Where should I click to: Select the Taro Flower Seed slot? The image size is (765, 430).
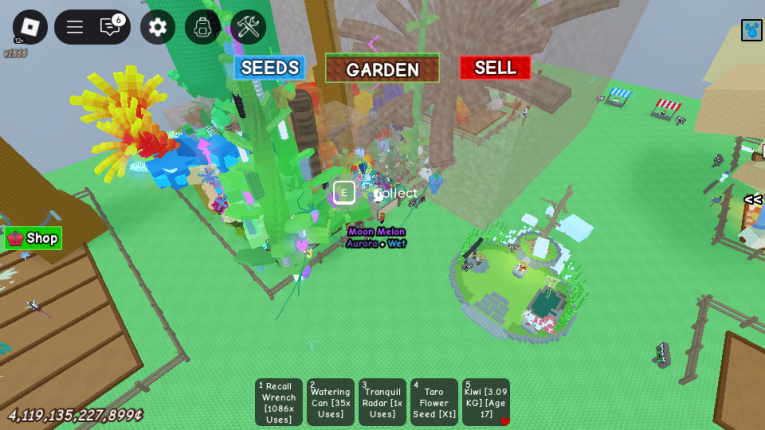434,402
